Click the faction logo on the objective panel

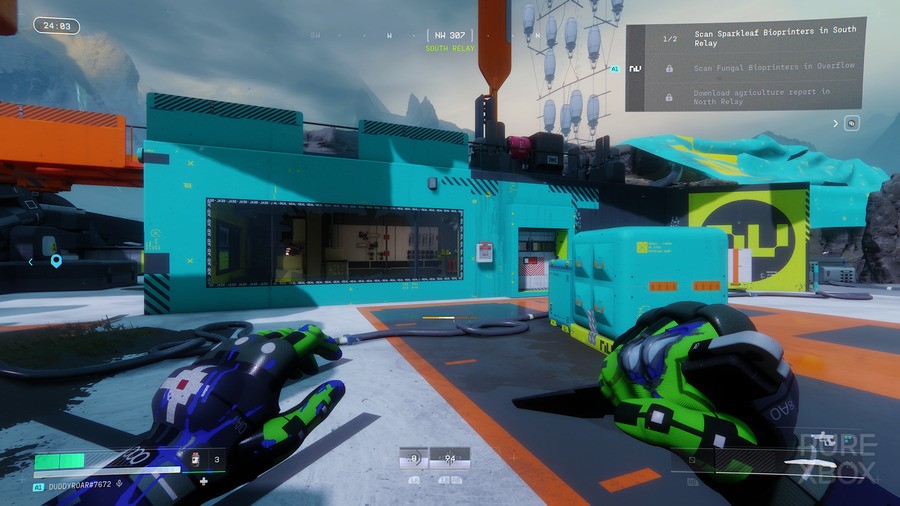pyautogui.click(x=634, y=69)
